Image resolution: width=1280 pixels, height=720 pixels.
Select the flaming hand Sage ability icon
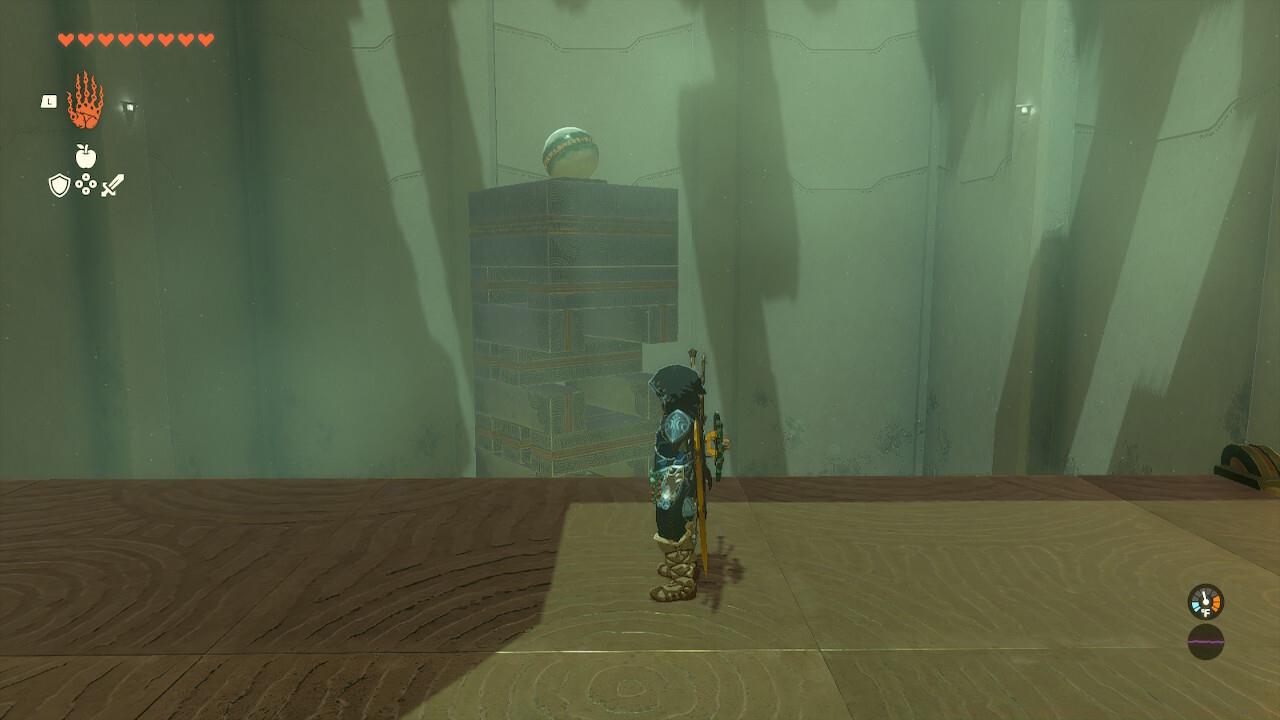[85, 100]
